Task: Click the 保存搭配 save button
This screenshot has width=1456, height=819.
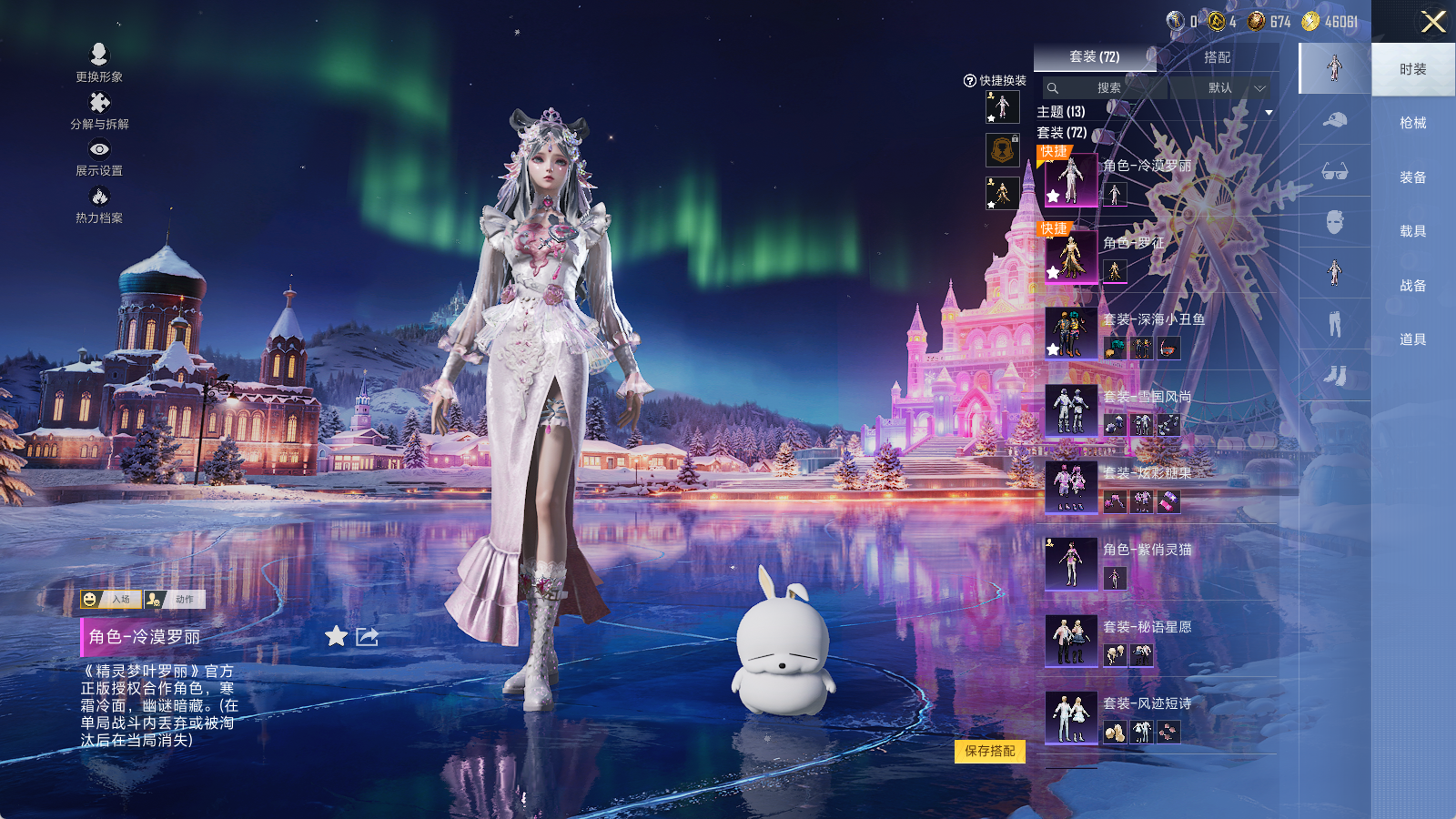Action: pos(990,752)
